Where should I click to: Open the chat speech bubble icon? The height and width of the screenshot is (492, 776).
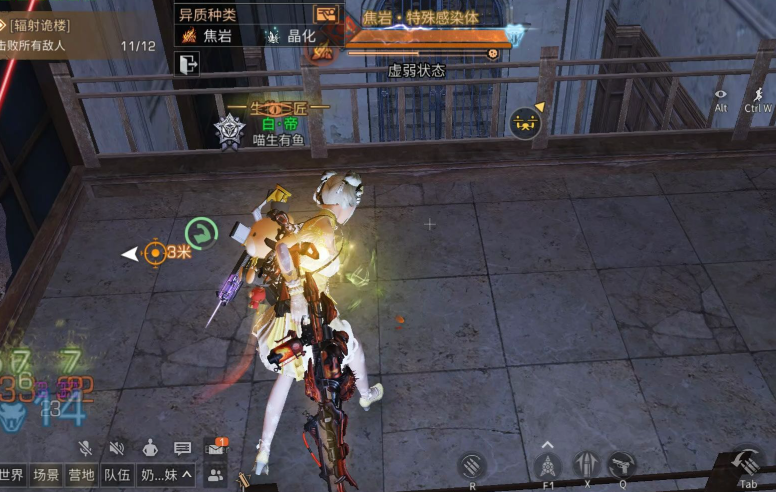[182, 449]
